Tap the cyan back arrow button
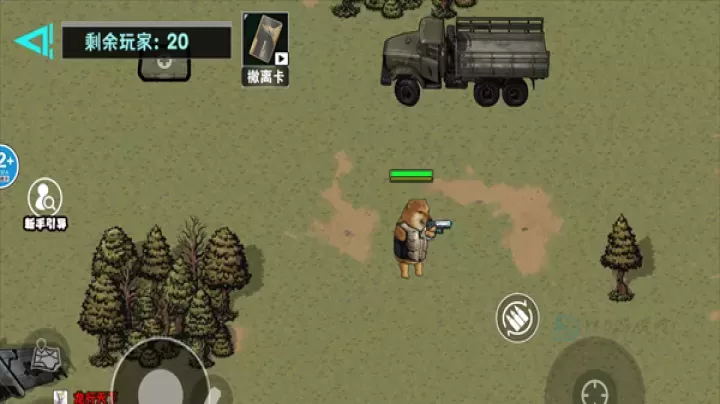Image resolution: width=720 pixels, height=404 pixels. pos(32,41)
